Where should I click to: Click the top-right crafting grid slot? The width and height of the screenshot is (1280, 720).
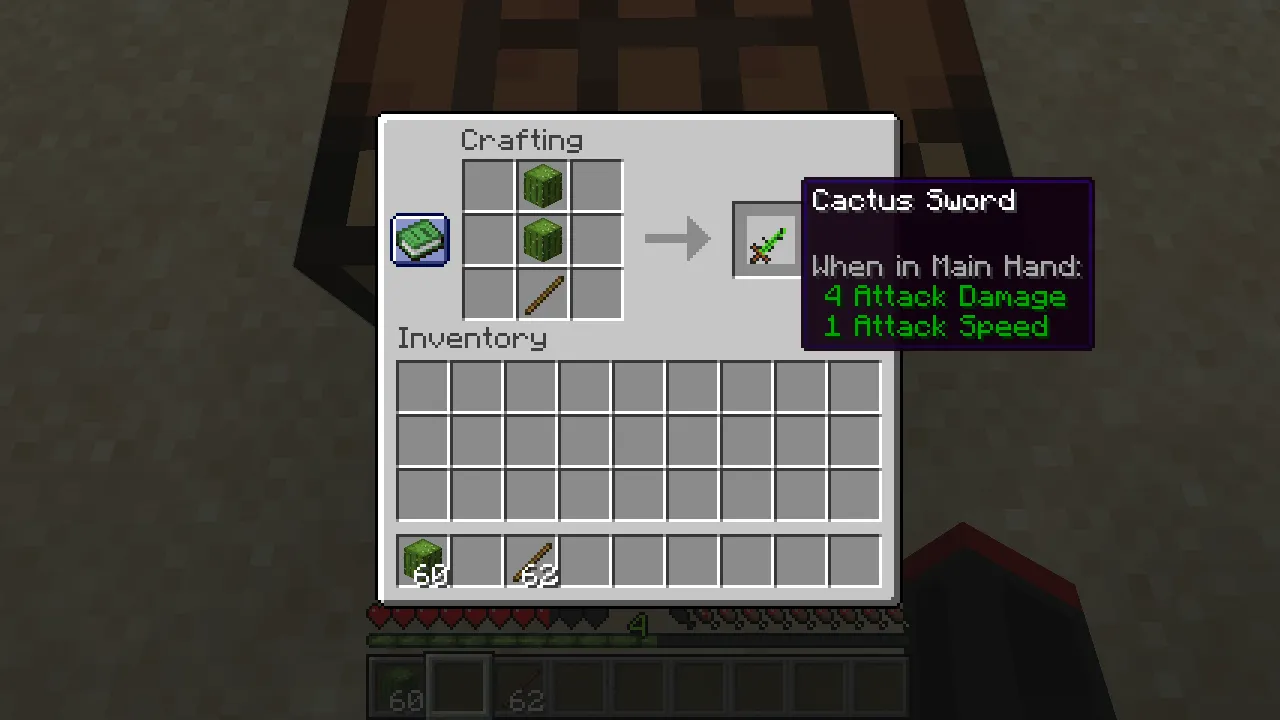(x=596, y=185)
